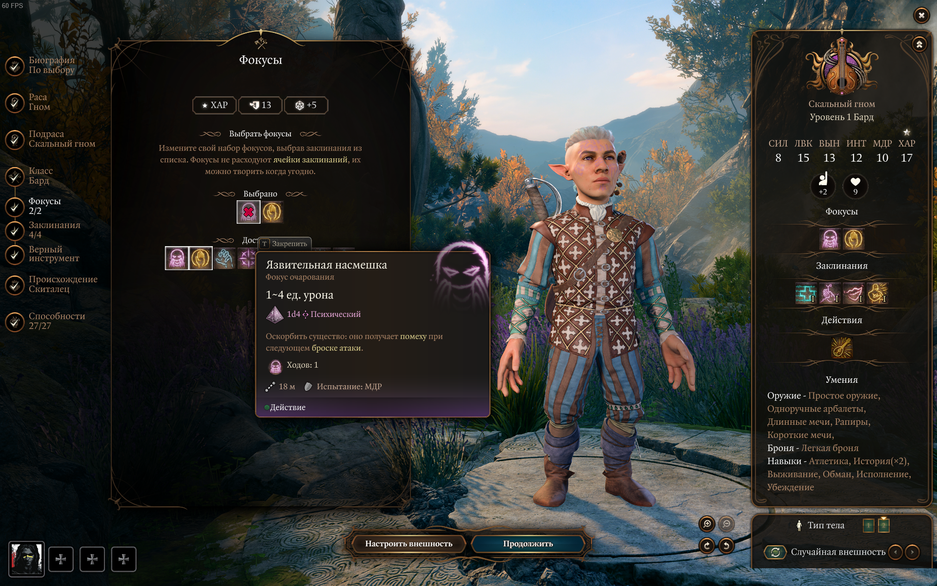Close the character creation screen

pos(921,15)
